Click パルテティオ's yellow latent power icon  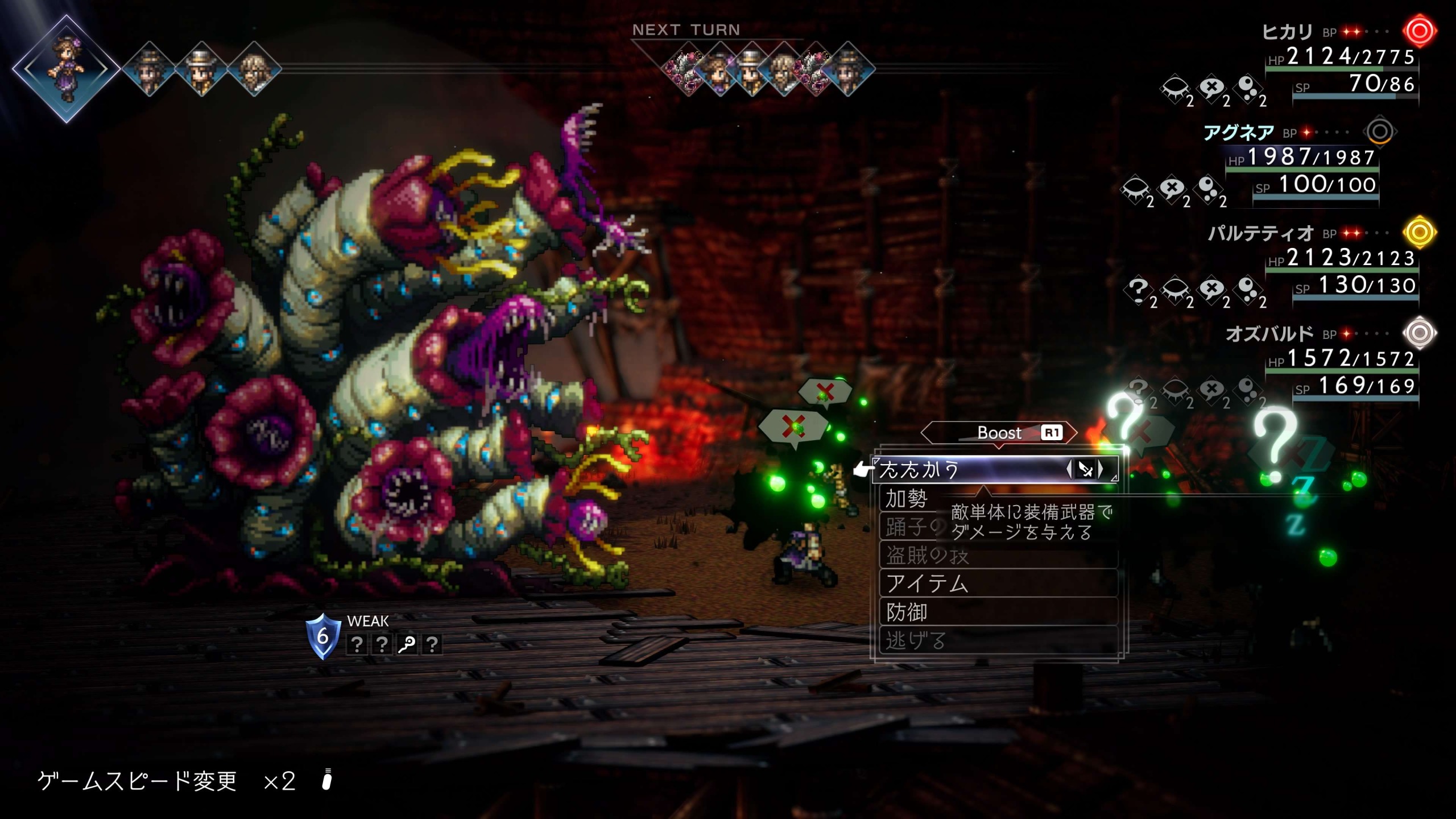(x=1418, y=232)
